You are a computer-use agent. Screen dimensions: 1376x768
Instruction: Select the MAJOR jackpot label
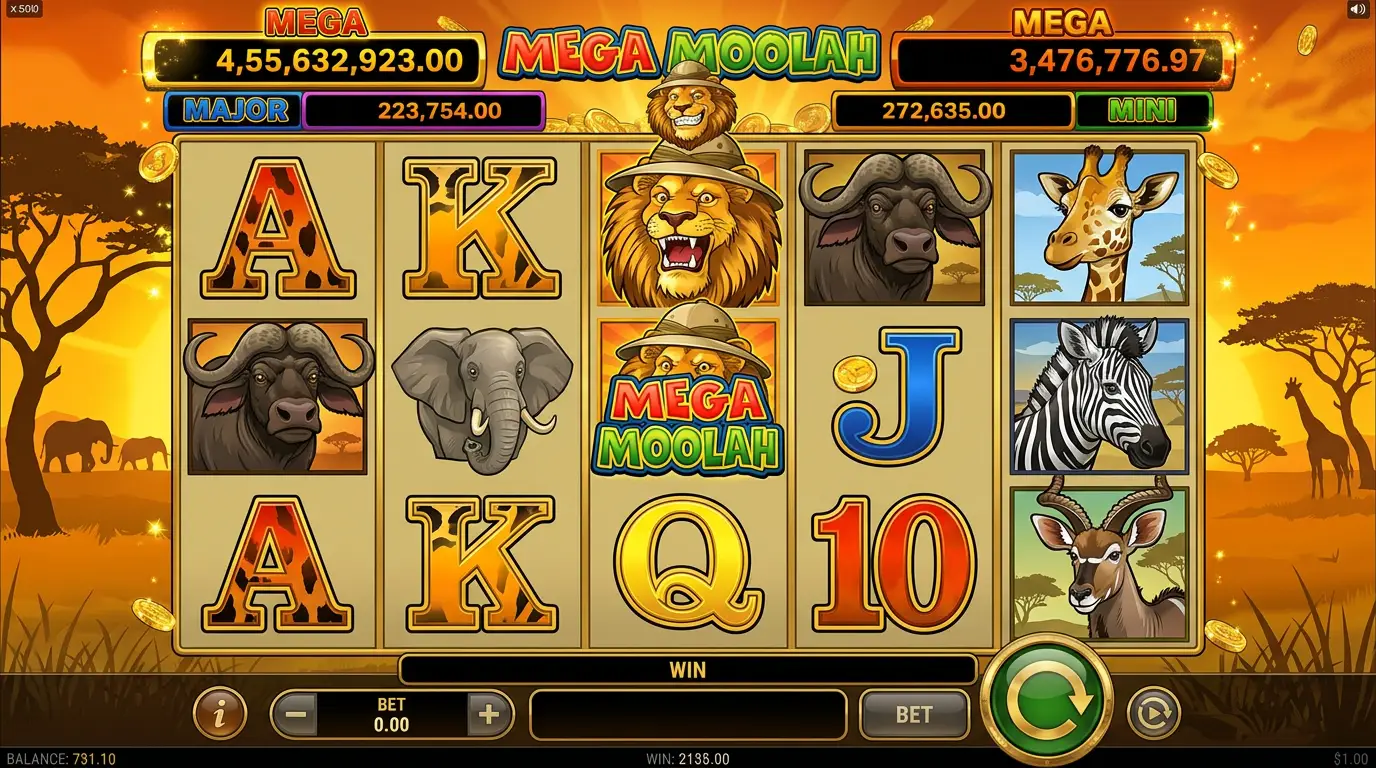pos(233,111)
